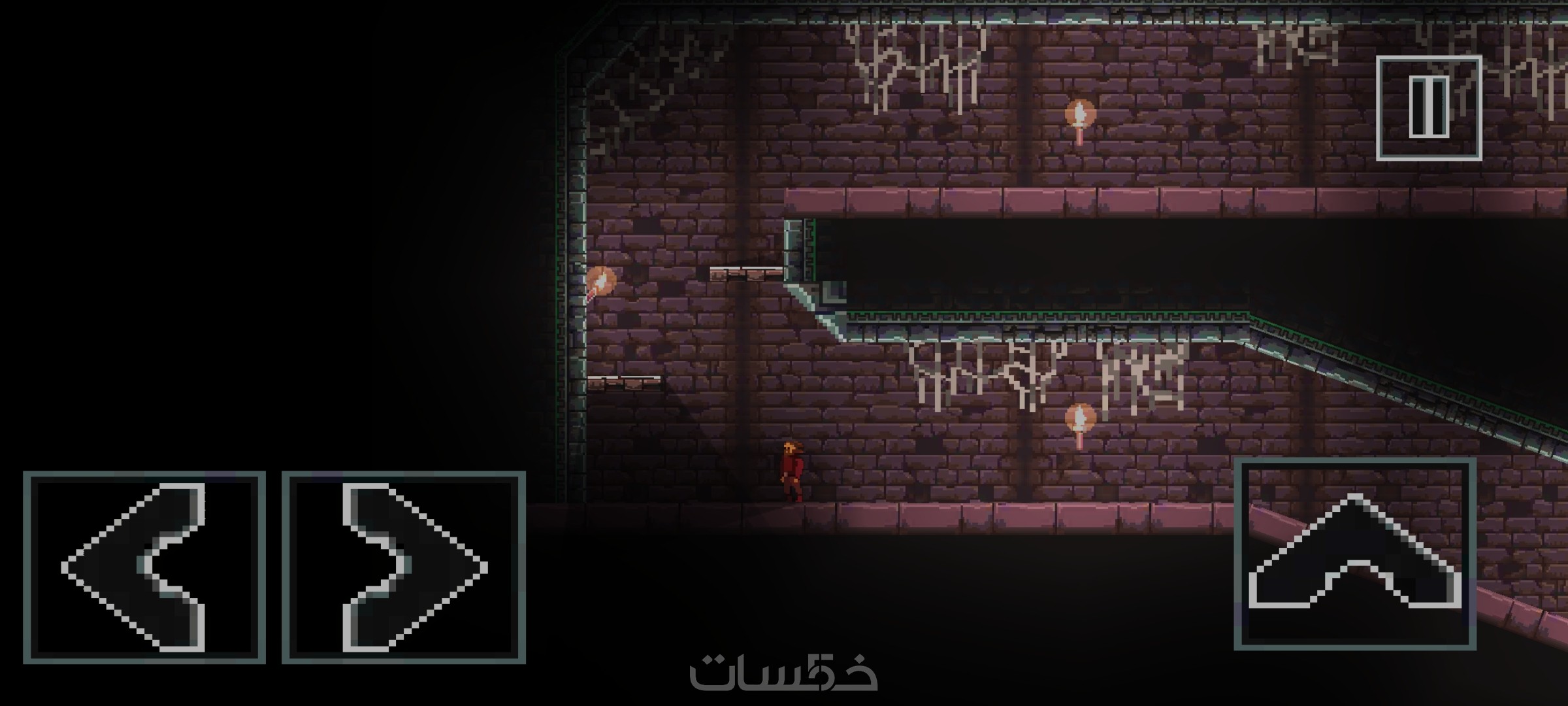The width and height of the screenshot is (1568, 706).
Task: Hit the up arrow jump button
Action: point(1354,554)
